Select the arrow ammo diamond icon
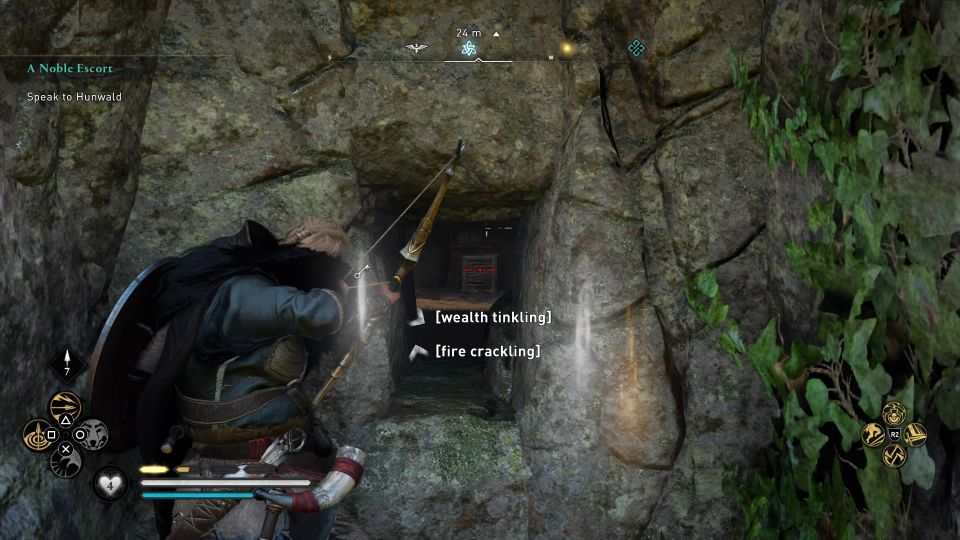The width and height of the screenshot is (960, 540). pyautogui.click(x=67, y=363)
